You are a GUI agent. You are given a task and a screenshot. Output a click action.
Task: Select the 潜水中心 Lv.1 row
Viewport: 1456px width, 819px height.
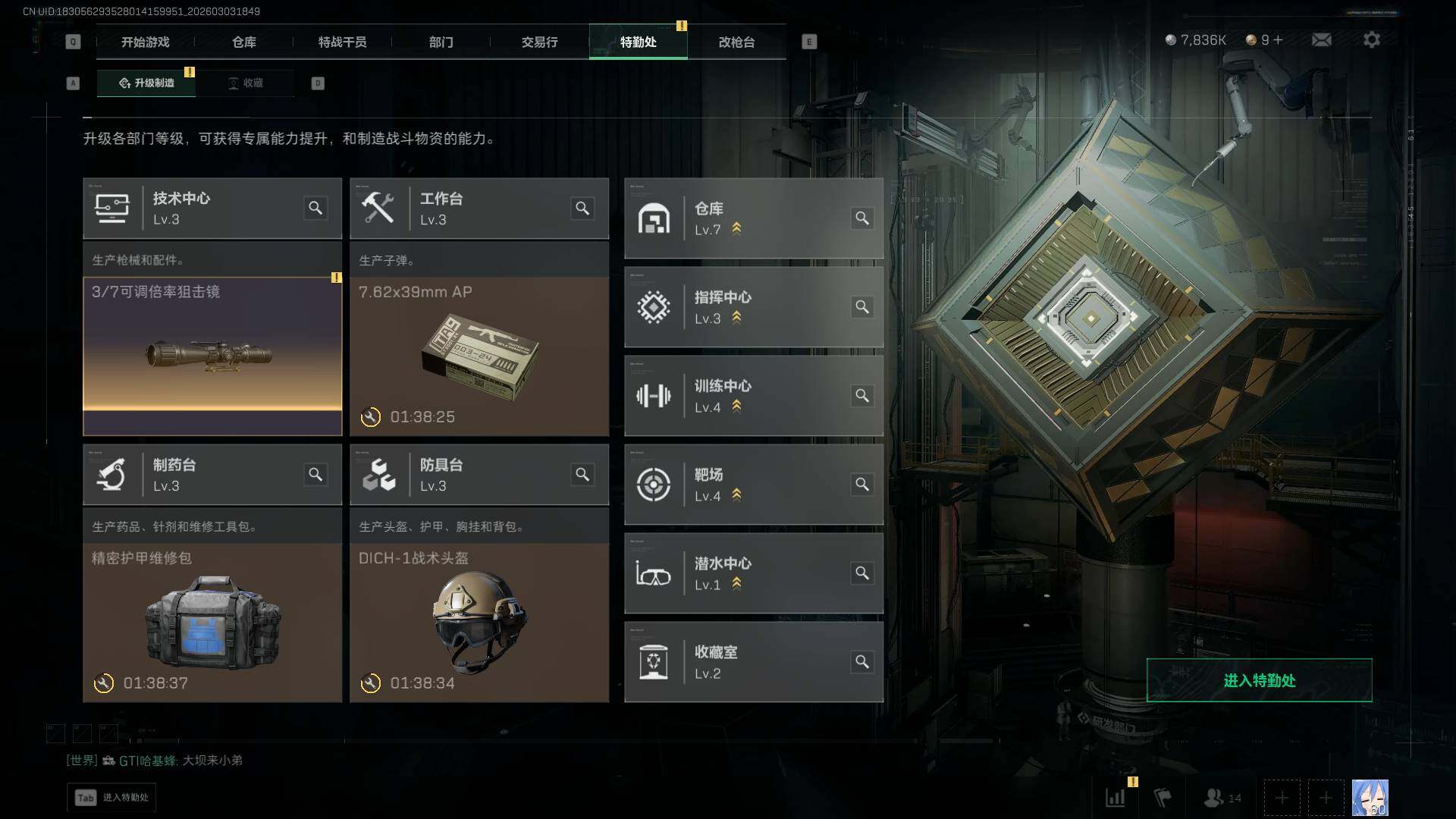pyautogui.click(x=753, y=573)
